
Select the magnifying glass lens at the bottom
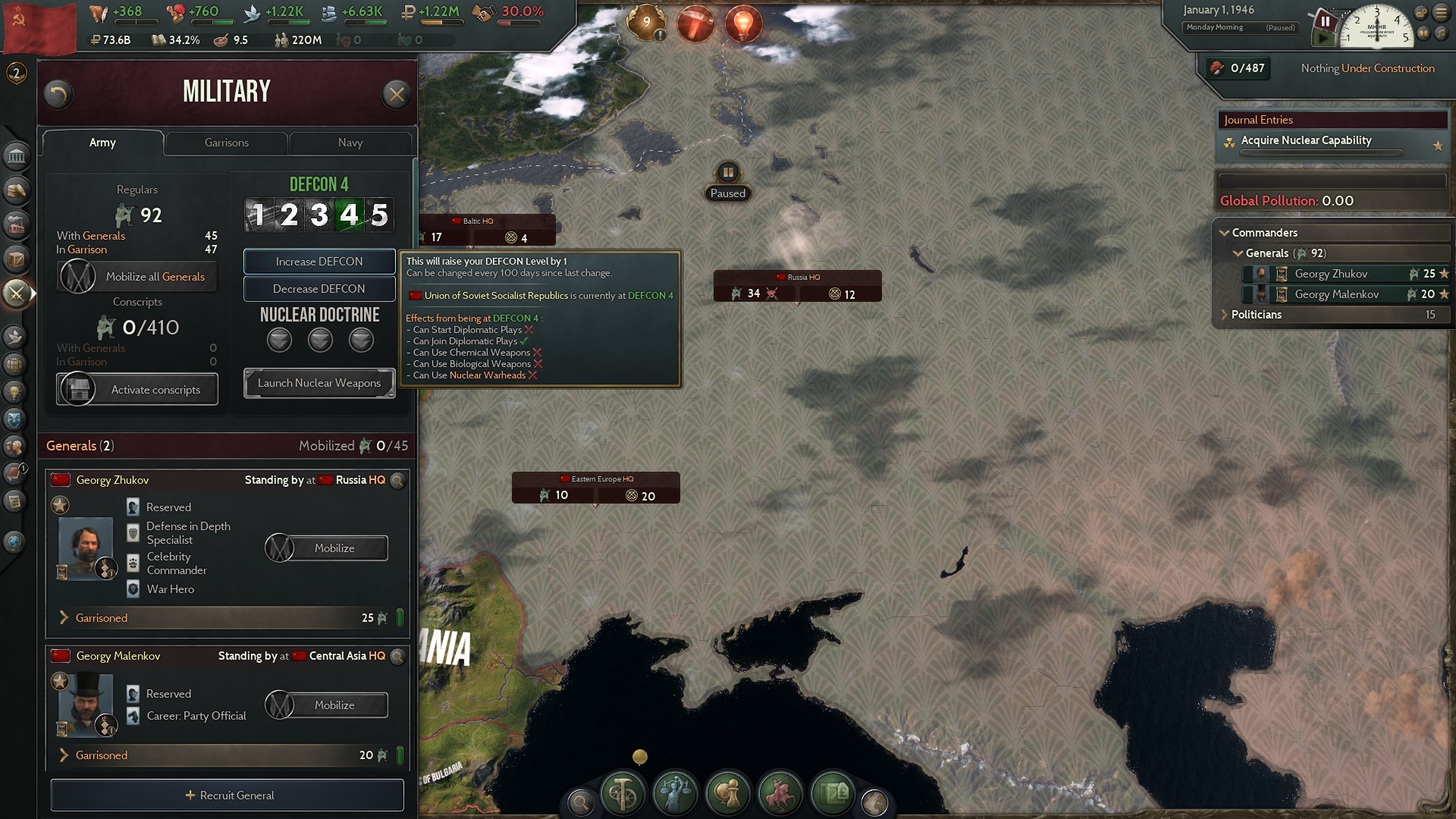pos(580,802)
